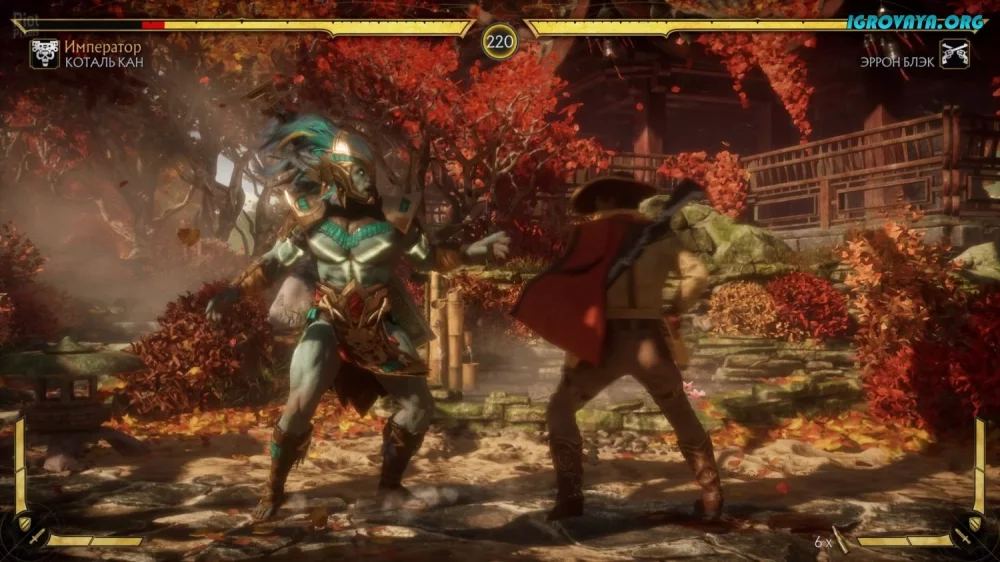The width and height of the screenshot is (1000, 562).
Task: Open the IGROVAYA.ORG watermark link
Action: [x=917, y=21]
